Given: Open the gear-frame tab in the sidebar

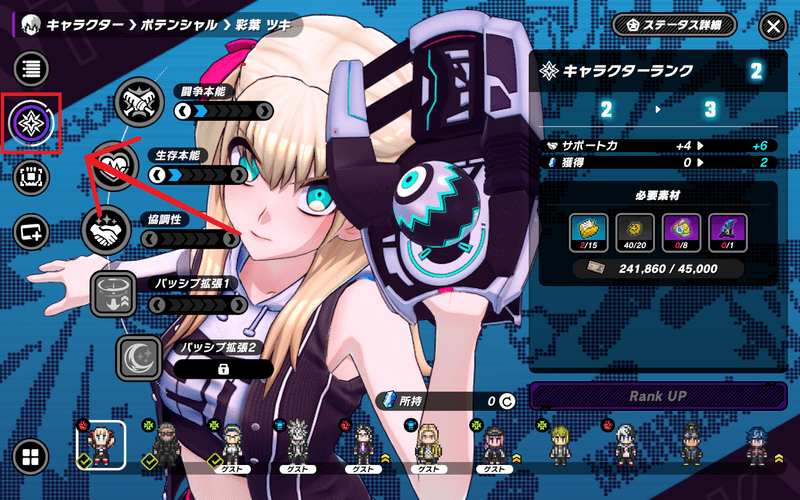Looking at the screenshot, I should pyautogui.click(x=32, y=178).
